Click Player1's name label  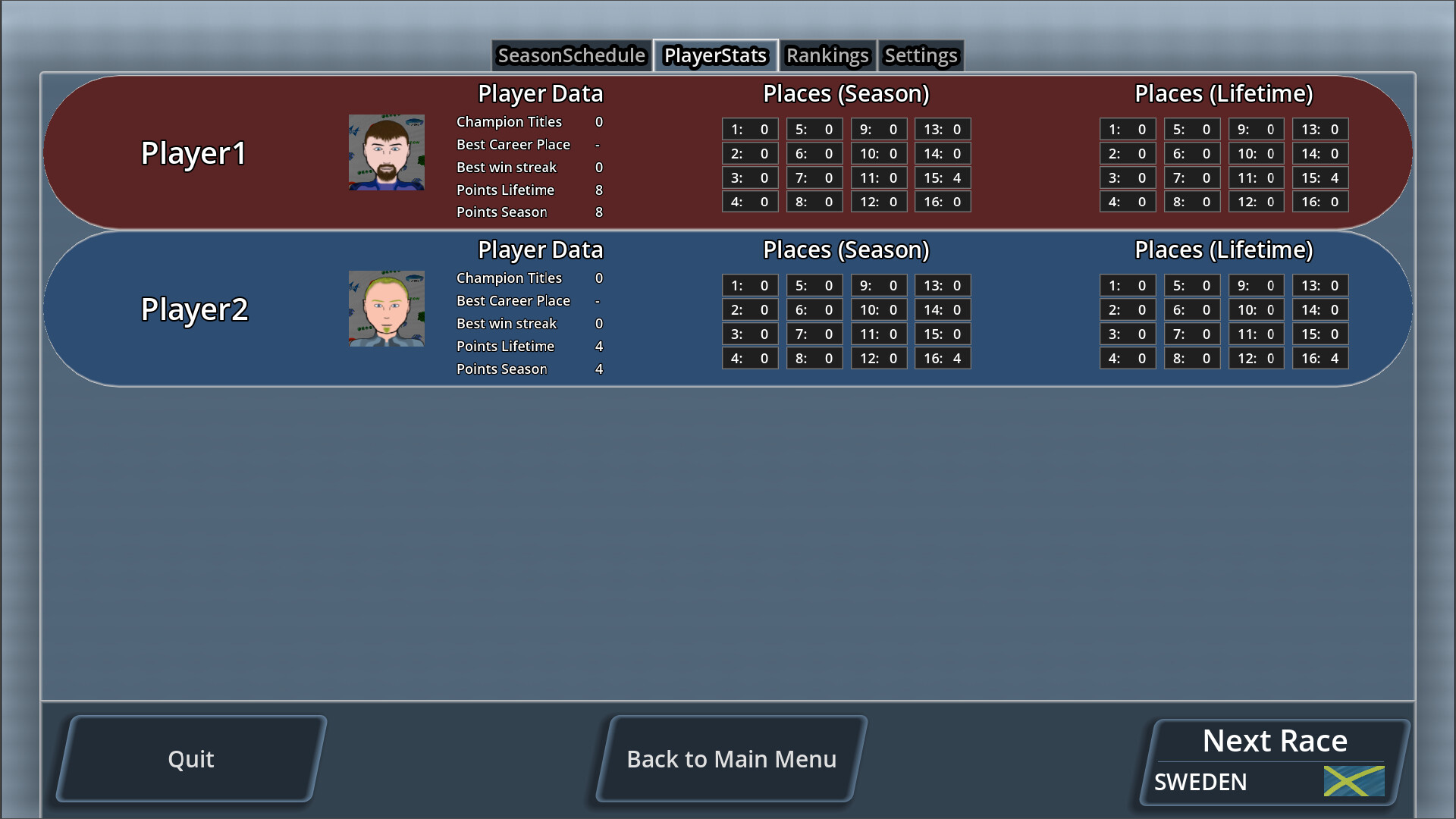coord(193,152)
